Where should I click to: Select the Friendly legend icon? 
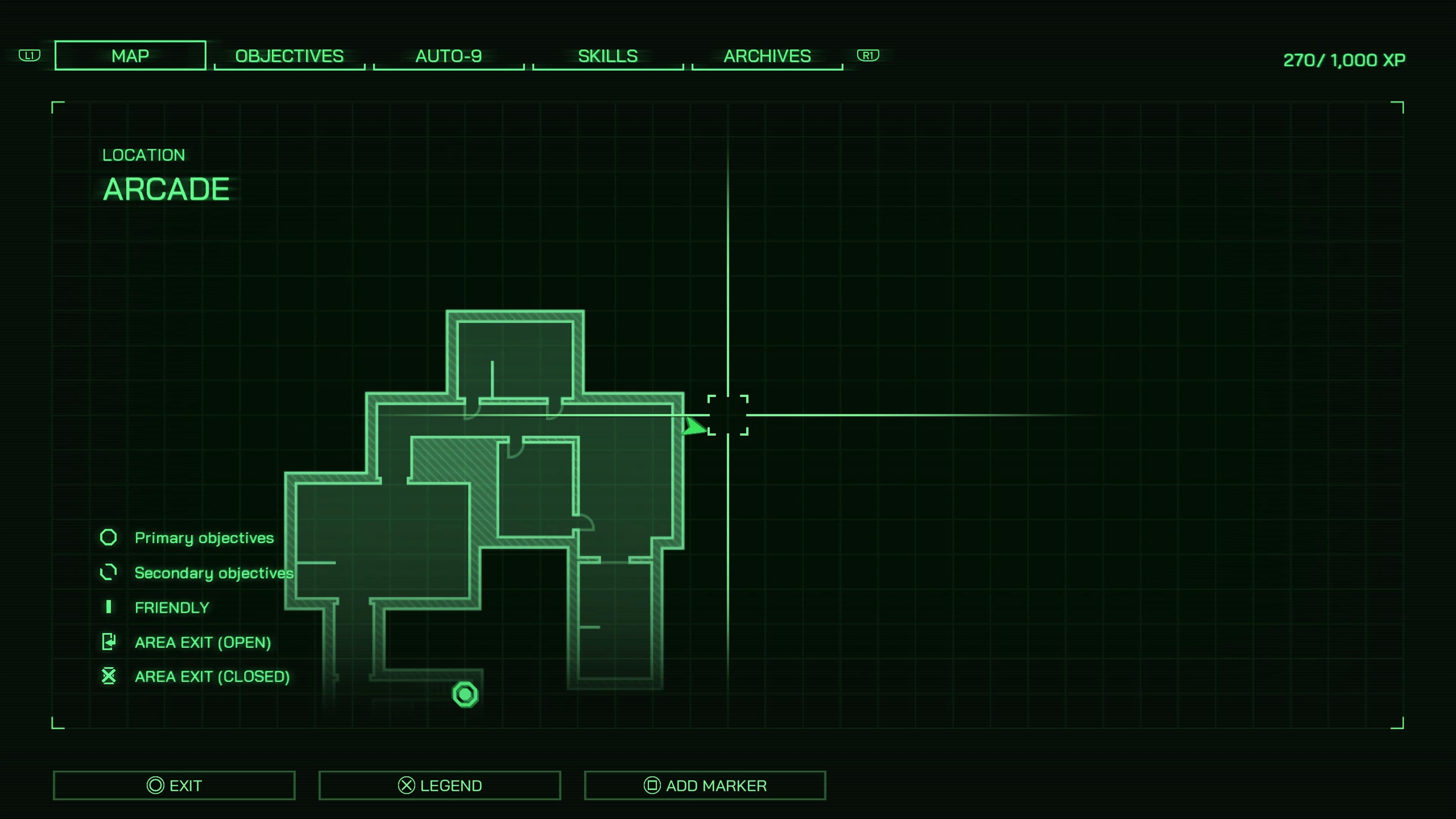108,607
